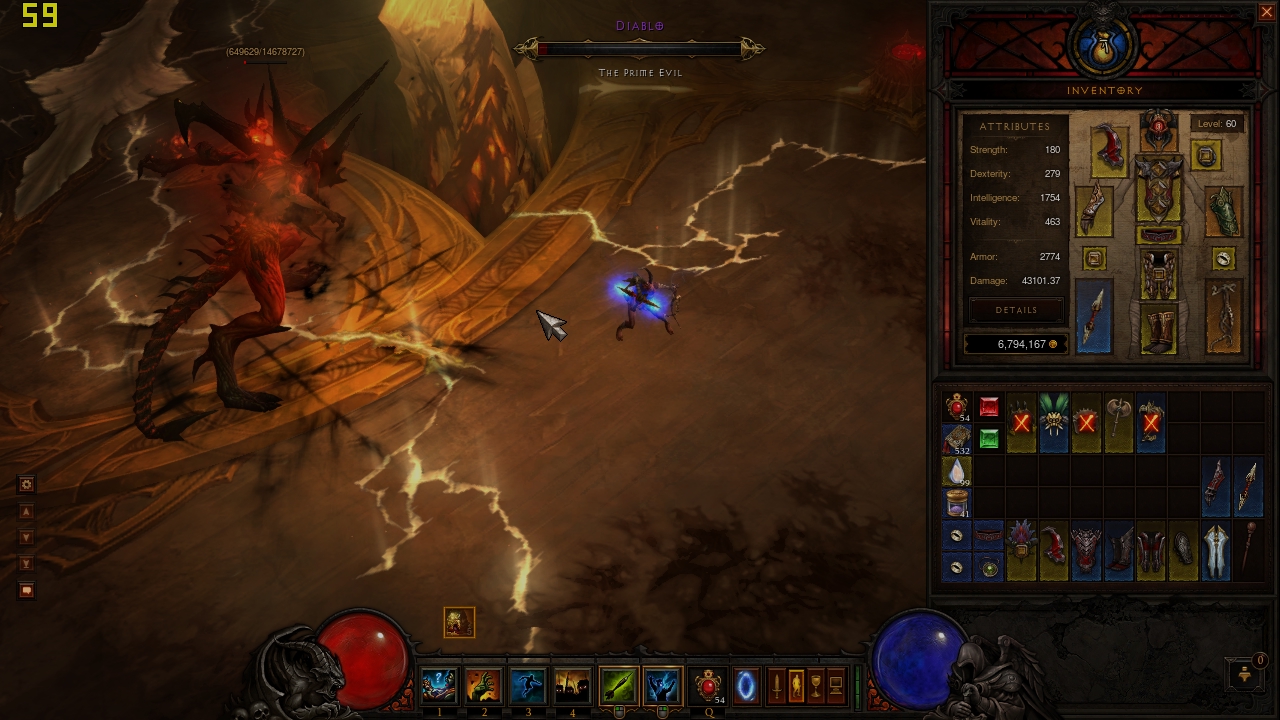Activate the Poison Dart skill
This screenshot has width=1280, height=720.
tap(619, 686)
